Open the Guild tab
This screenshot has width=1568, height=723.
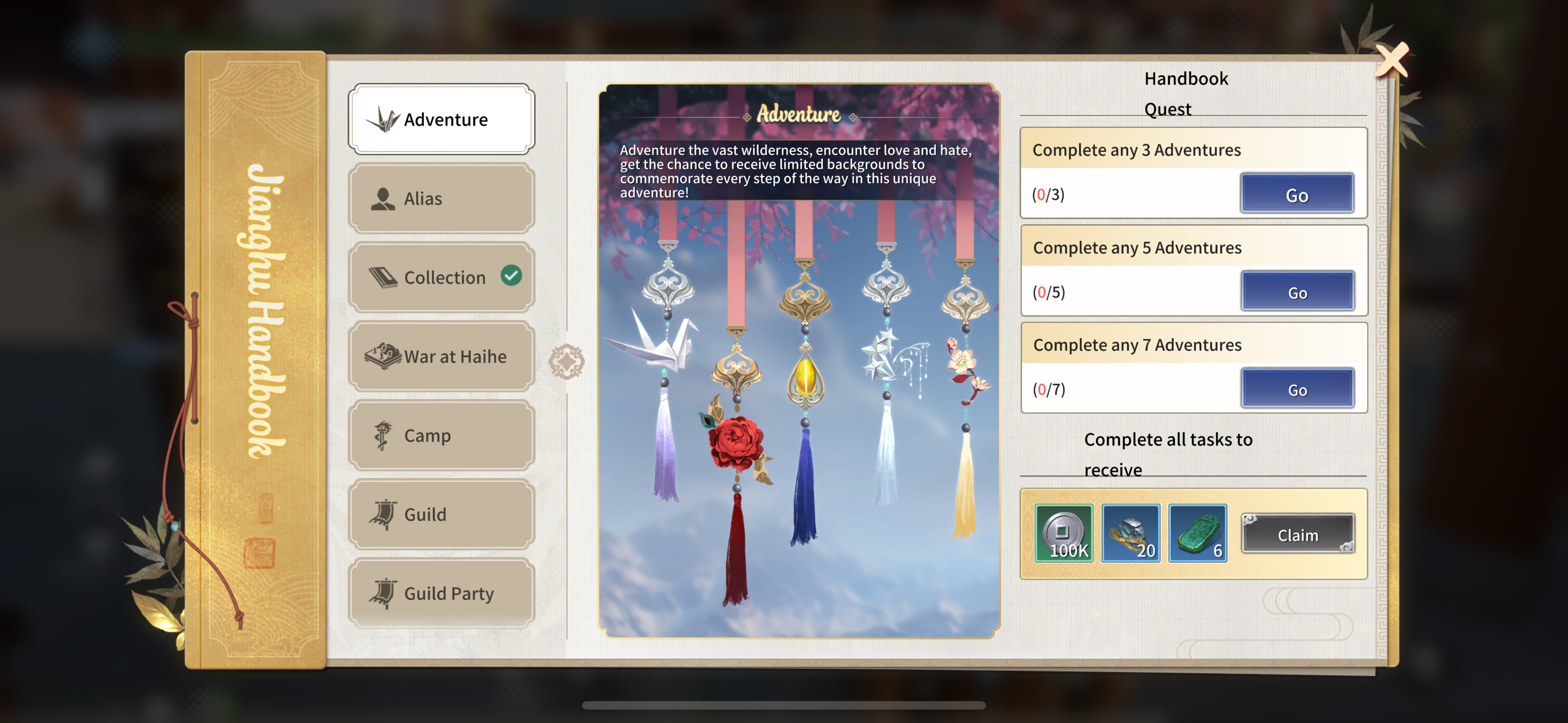click(x=441, y=515)
